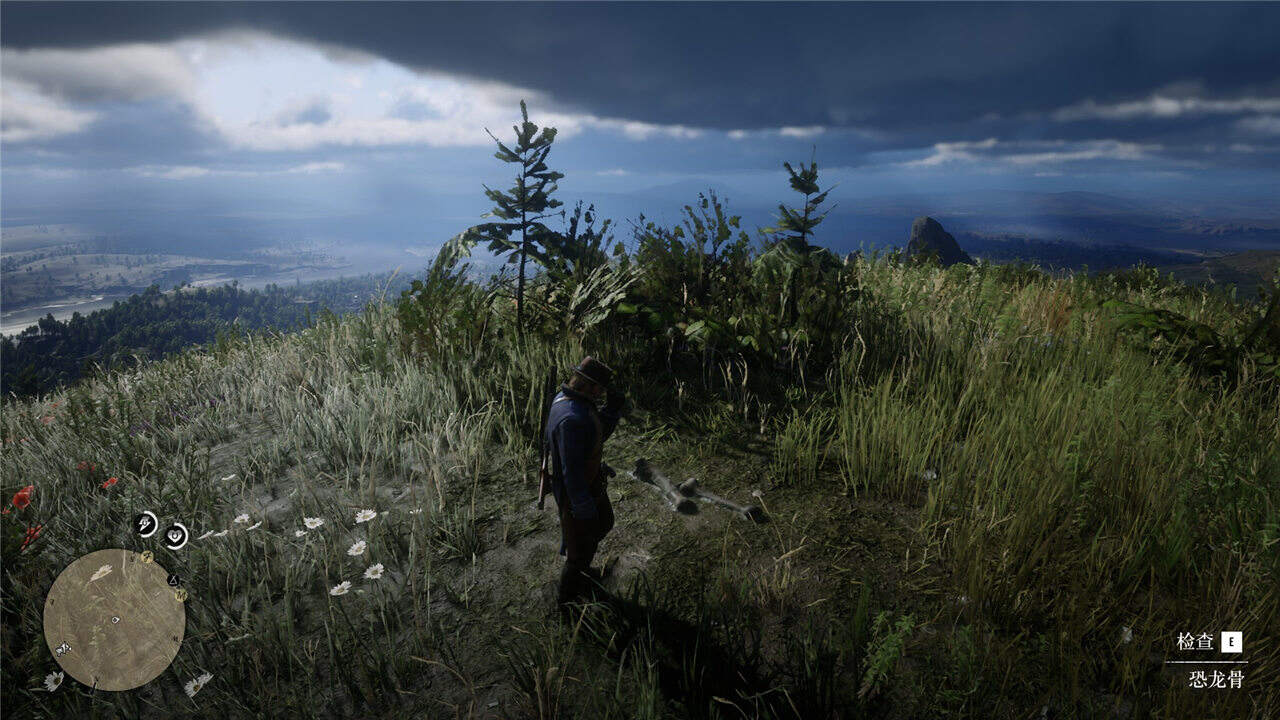This screenshot has width=1280, height=720.
Task: Click the stamina core lightning icon
Action: (x=146, y=523)
